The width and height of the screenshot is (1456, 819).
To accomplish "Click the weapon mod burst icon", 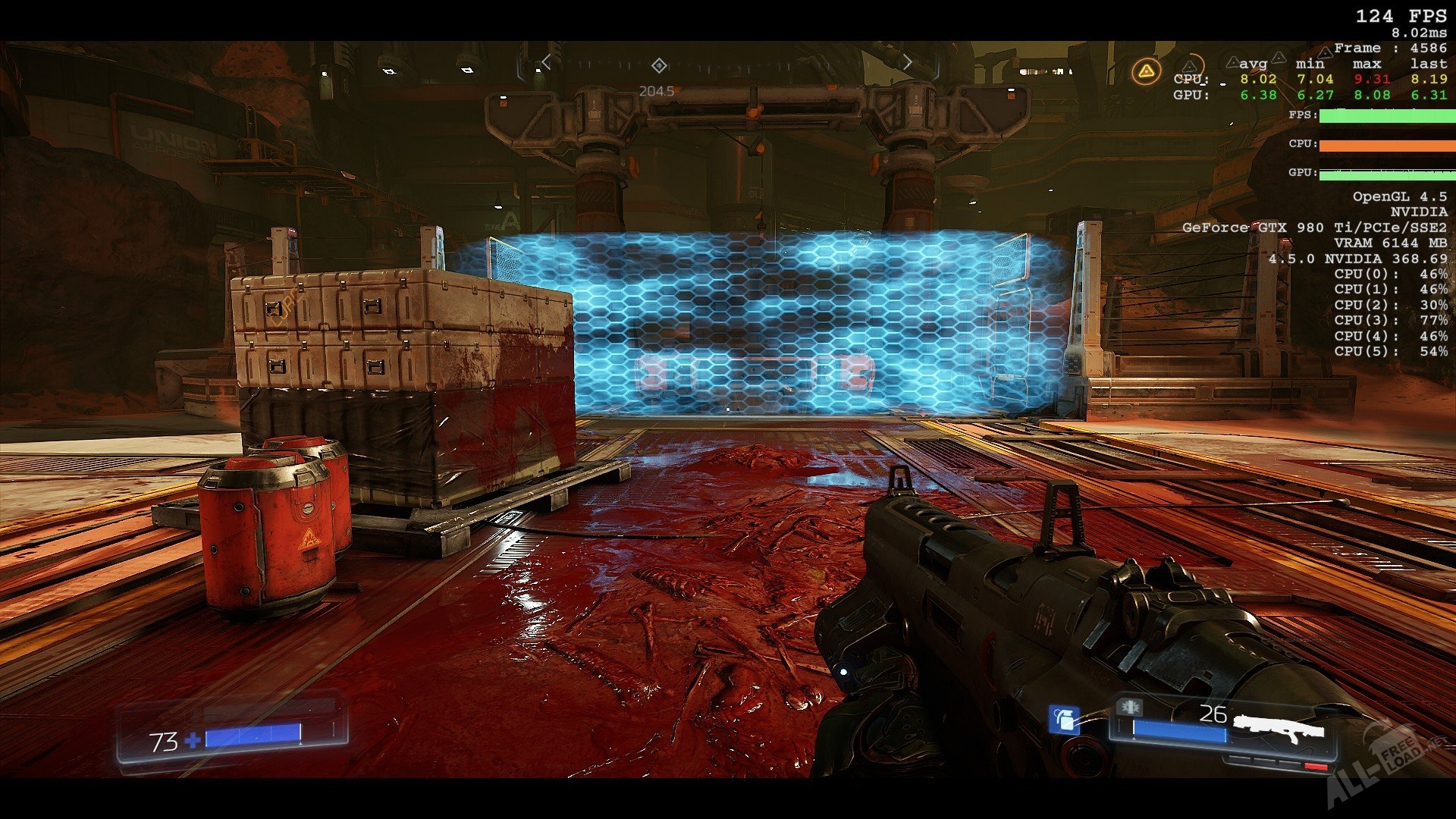I will click(x=1129, y=708).
